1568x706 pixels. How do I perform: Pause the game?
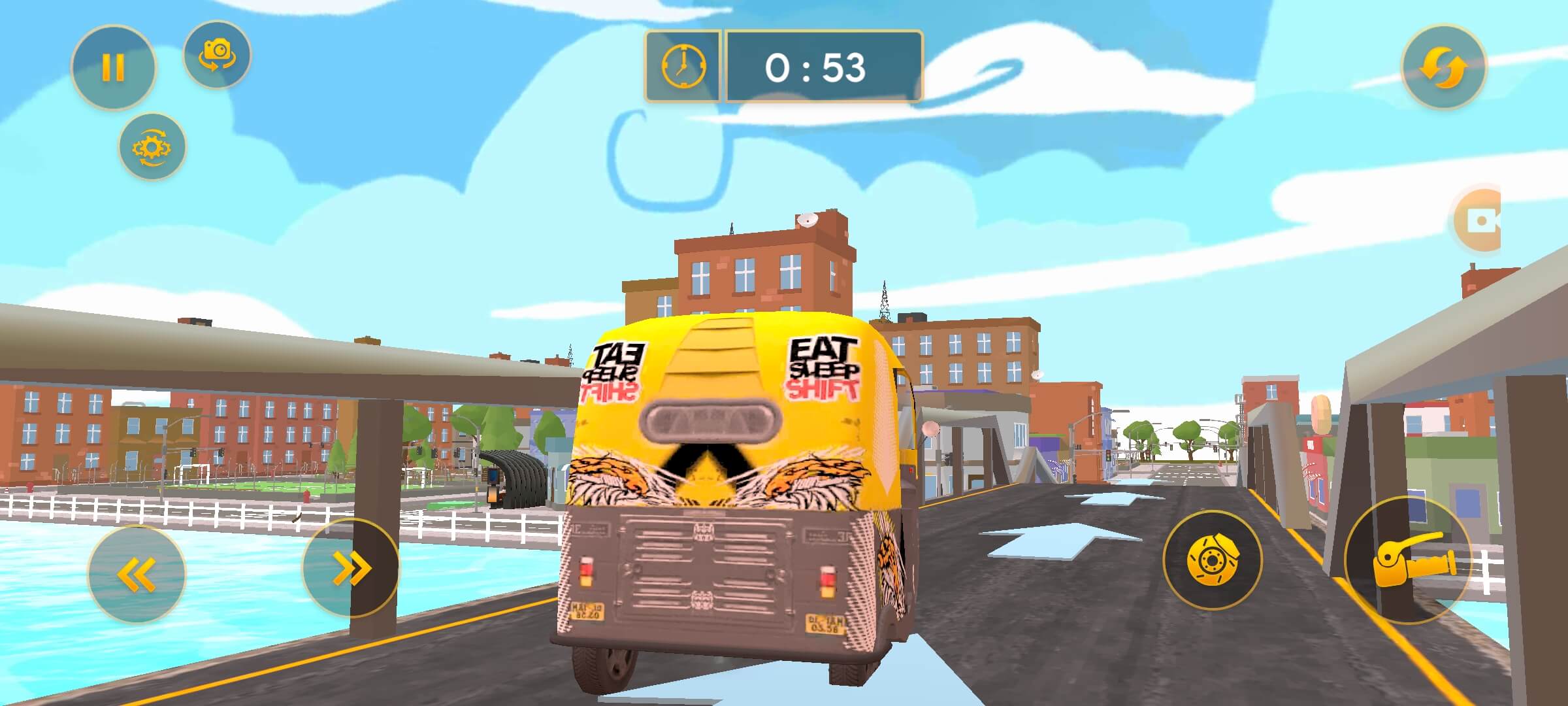[x=113, y=67]
